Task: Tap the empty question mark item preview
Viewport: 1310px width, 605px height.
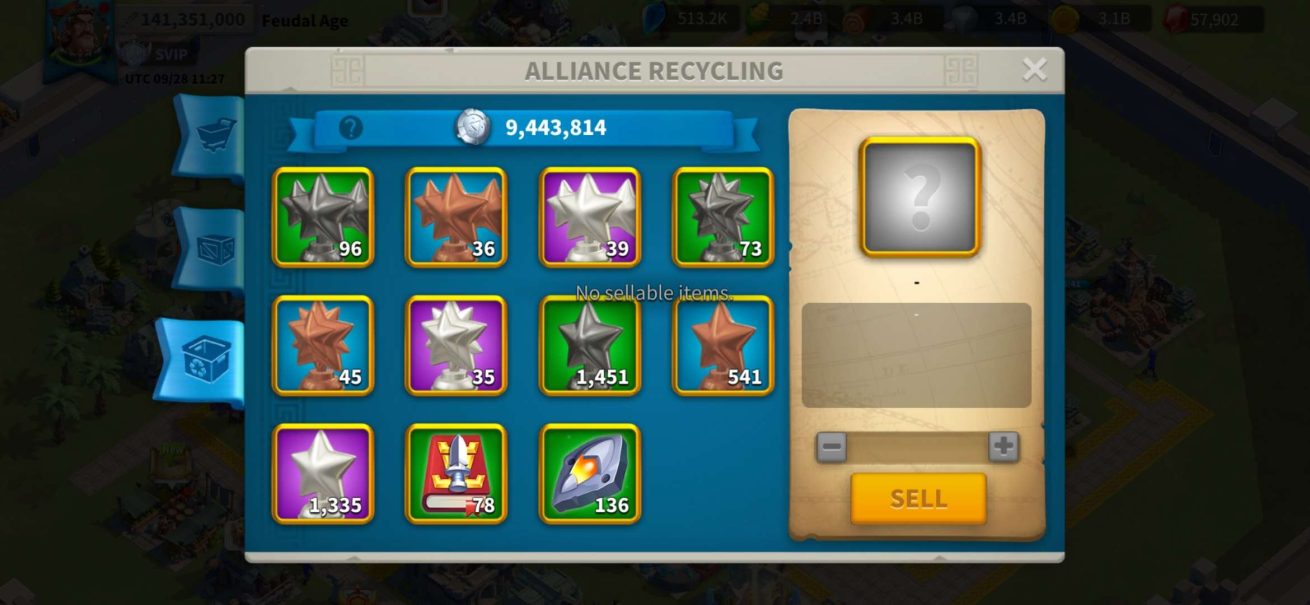Action: click(x=920, y=196)
